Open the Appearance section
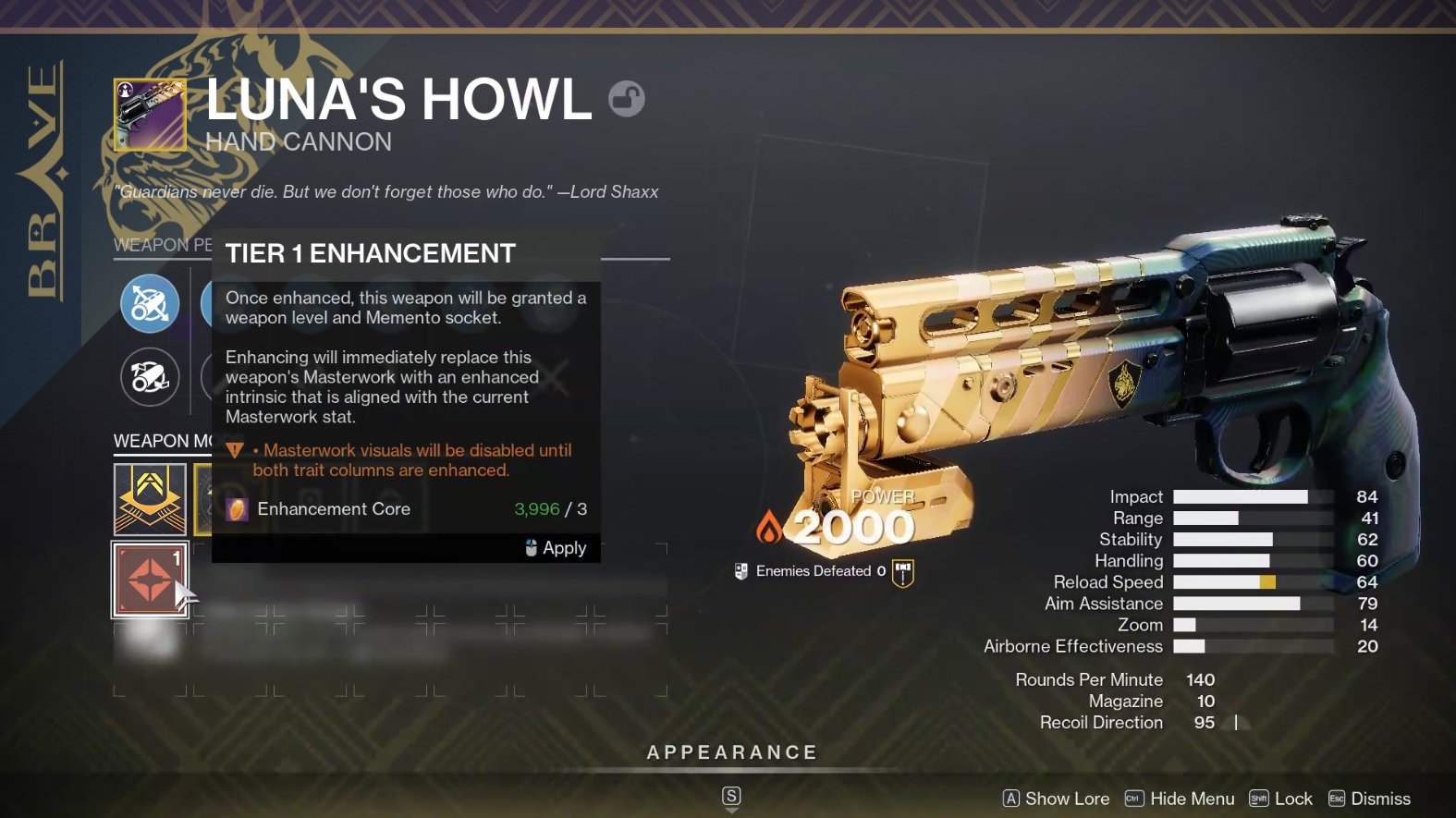The image size is (1456, 818). (731, 752)
